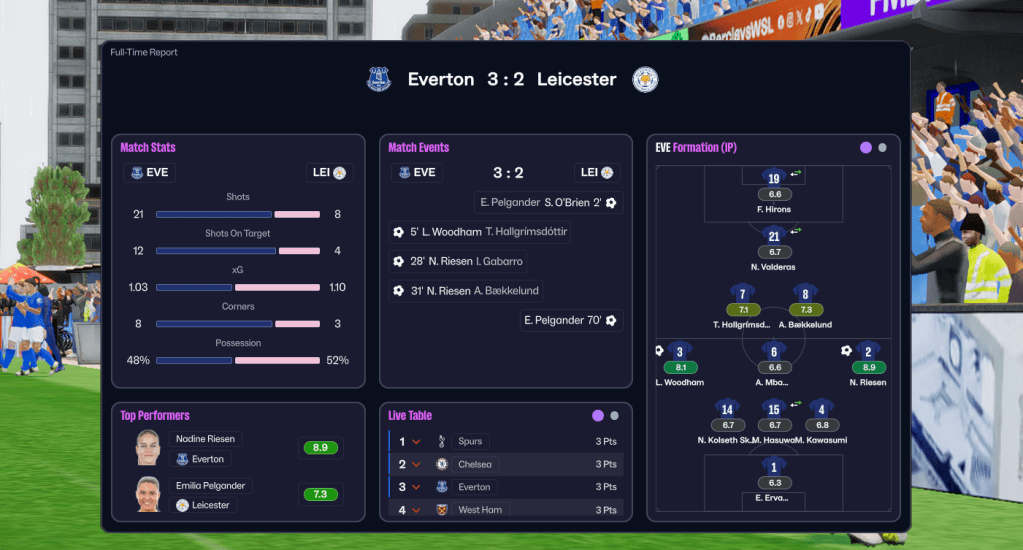This screenshot has width=1023, height=550.
Task: Select N. Kawasumi's number 4 shirt
Action: tap(822, 409)
